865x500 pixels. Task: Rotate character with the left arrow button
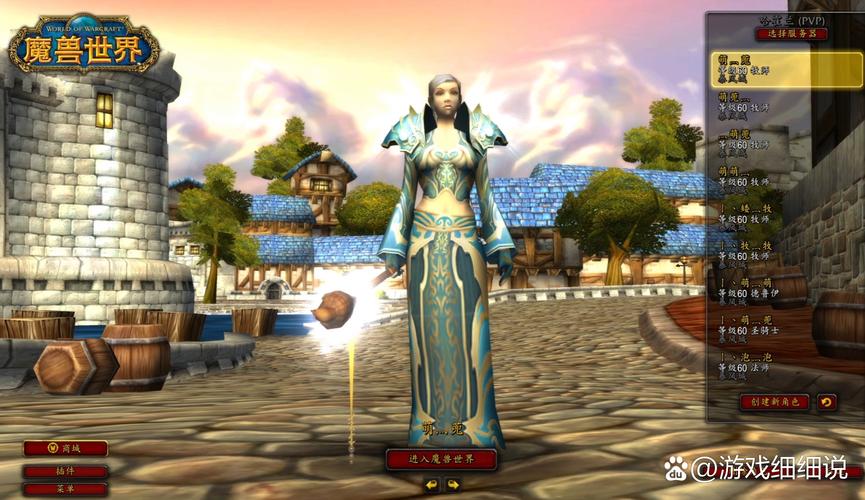point(431,485)
